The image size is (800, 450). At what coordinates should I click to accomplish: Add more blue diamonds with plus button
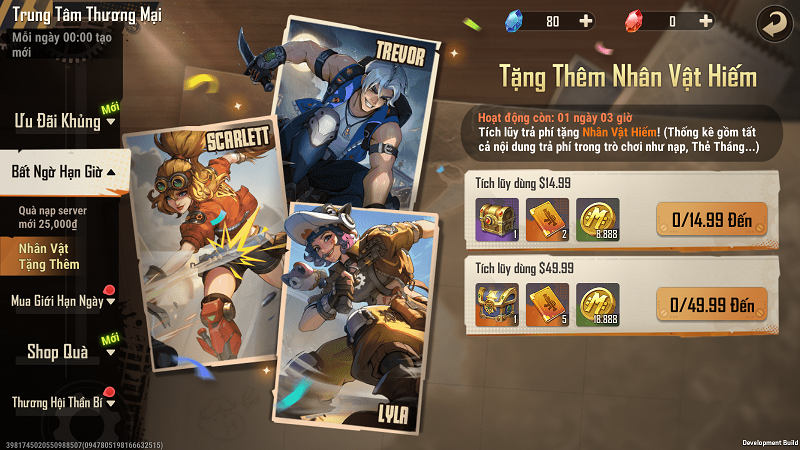tap(585, 21)
